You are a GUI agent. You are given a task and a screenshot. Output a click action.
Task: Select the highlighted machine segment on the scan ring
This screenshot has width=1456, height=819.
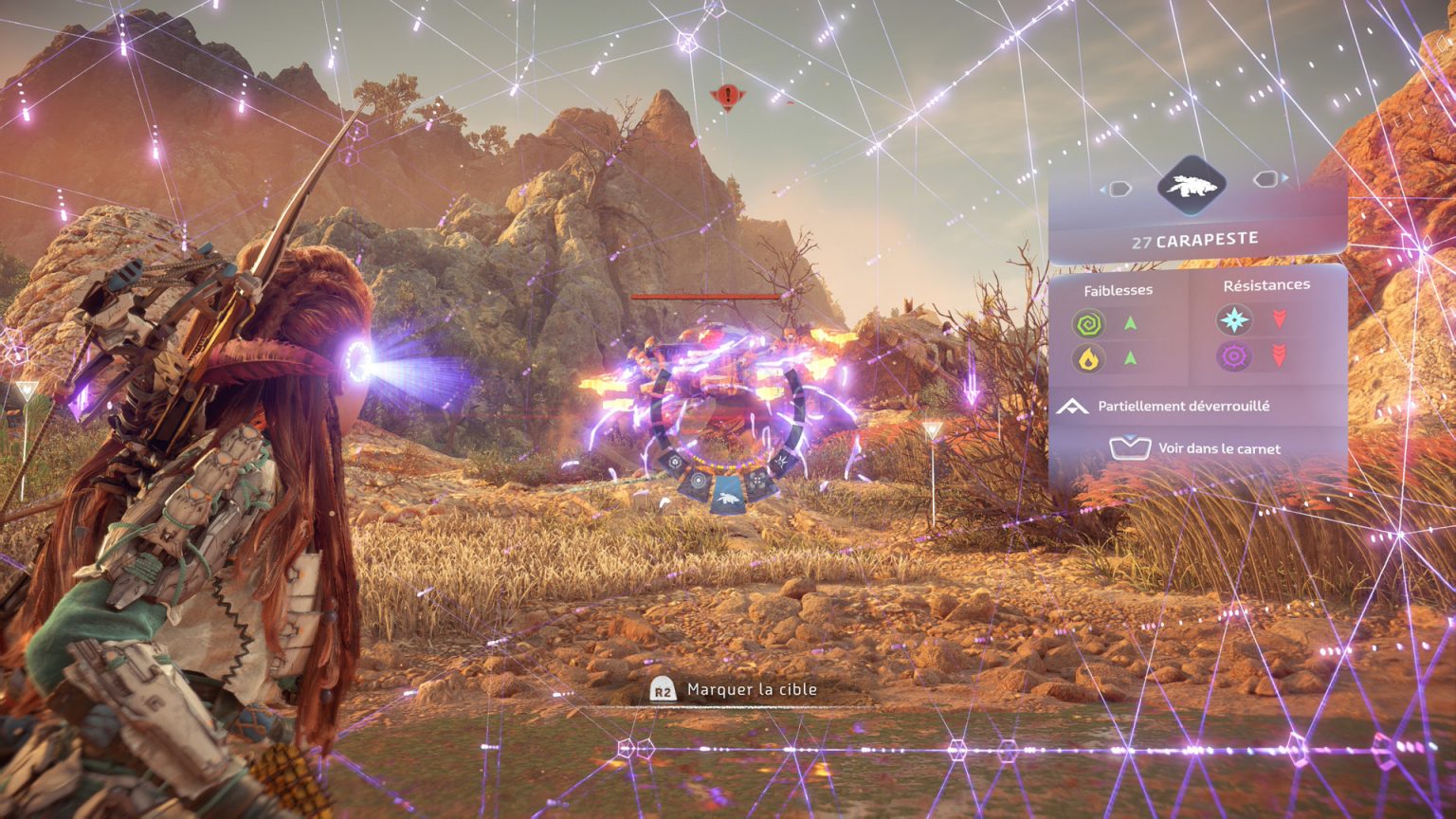[x=728, y=499]
